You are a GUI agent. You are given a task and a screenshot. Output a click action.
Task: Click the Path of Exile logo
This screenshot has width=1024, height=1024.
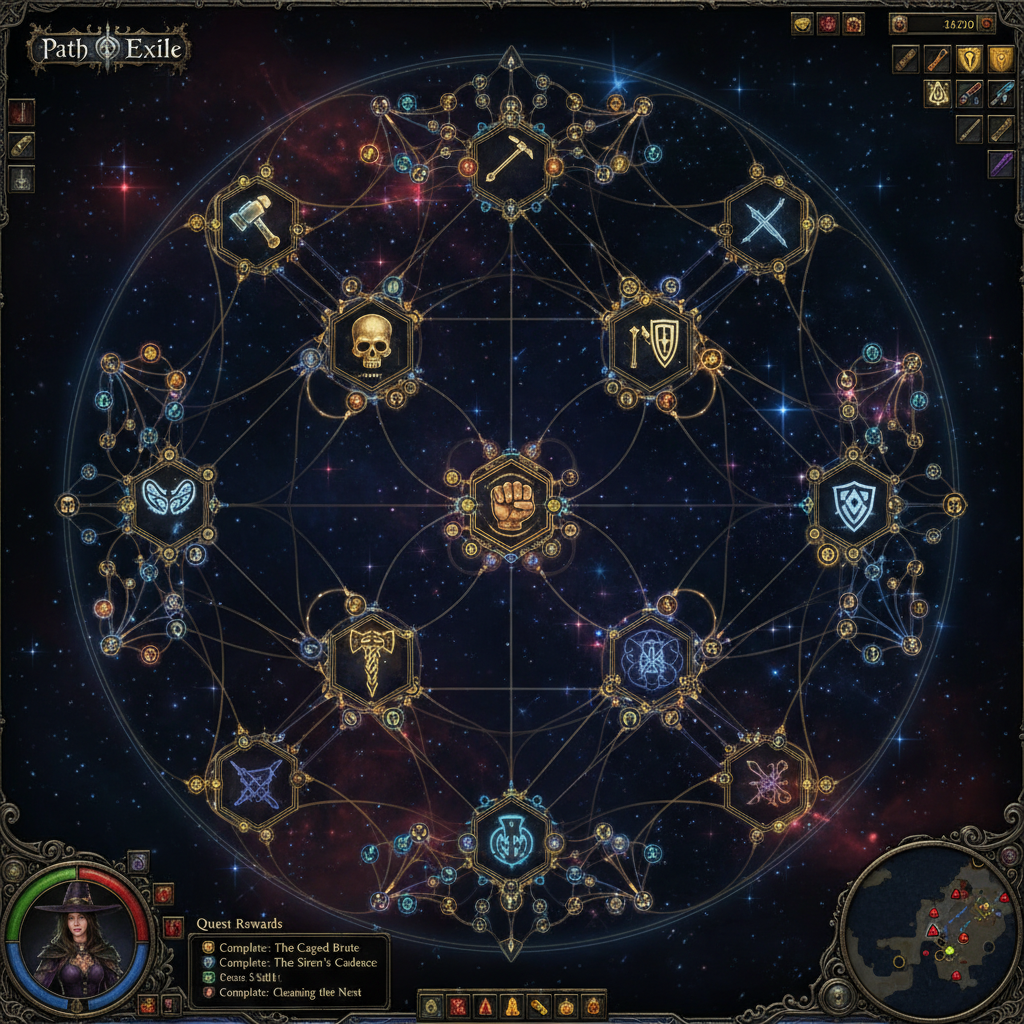pyautogui.click(x=110, y=48)
